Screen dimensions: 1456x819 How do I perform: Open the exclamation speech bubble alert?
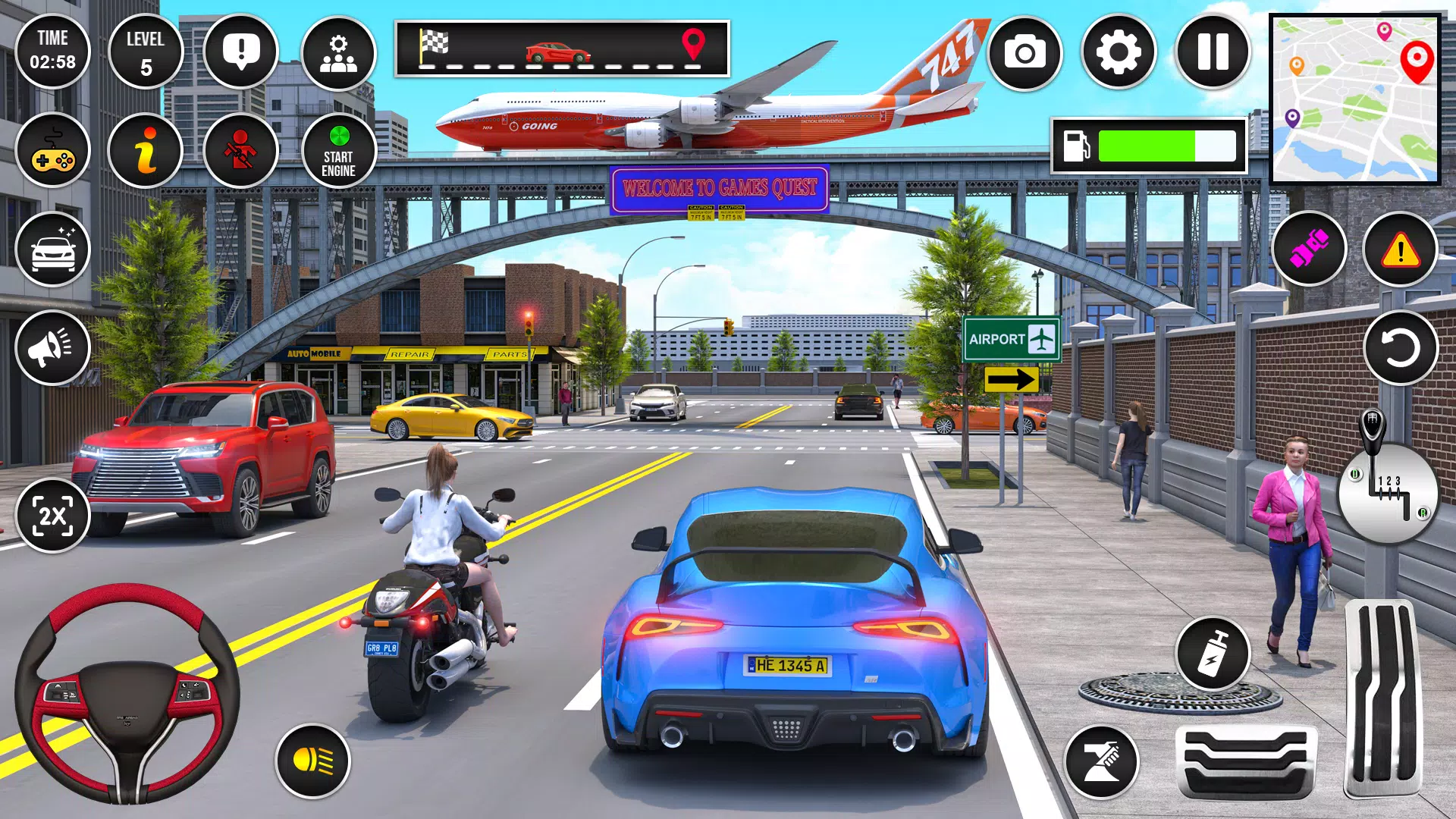pos(240,52)
